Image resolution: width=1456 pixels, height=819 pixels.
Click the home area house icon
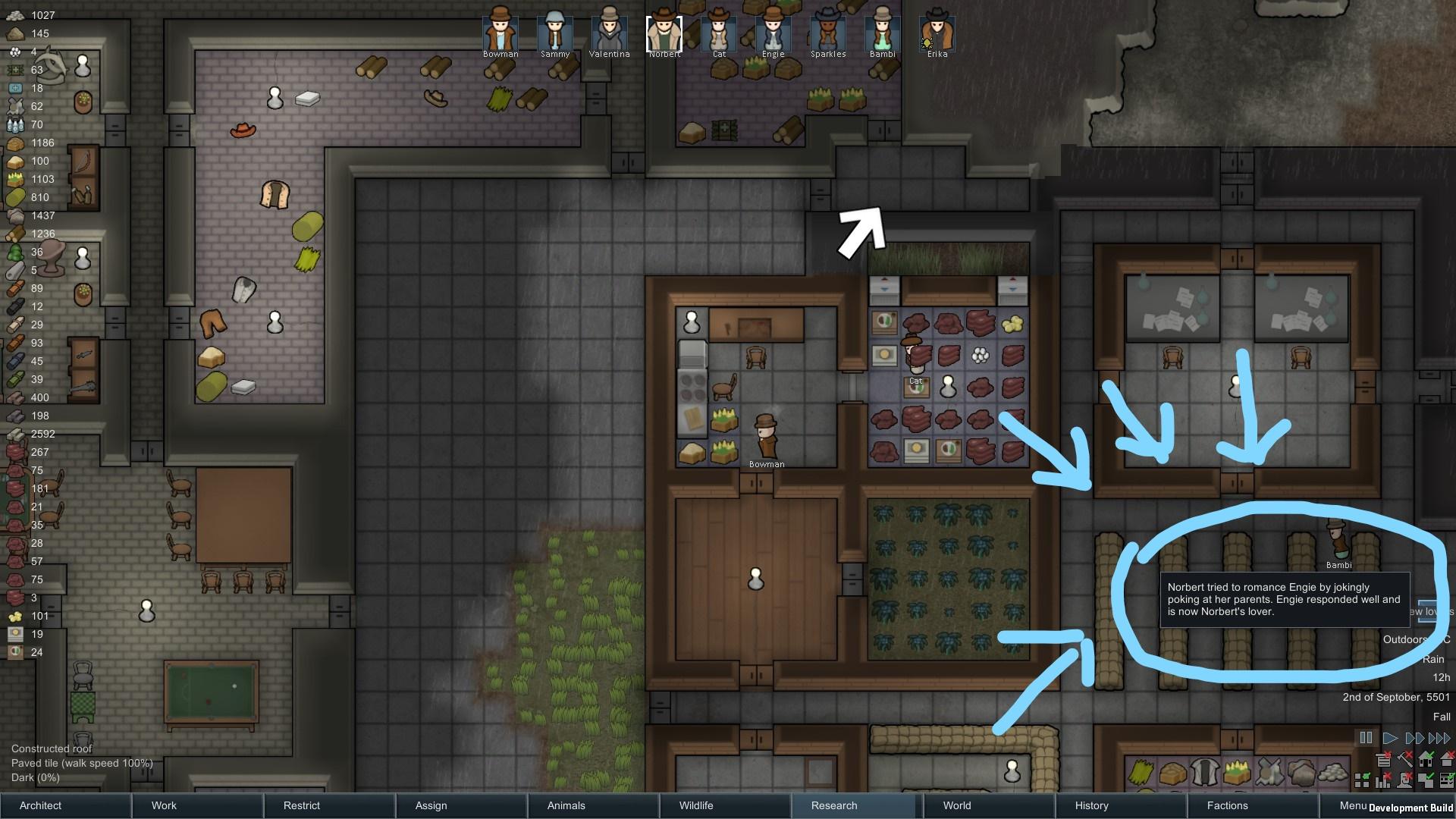pyautogui.click(x=1427, y=760)
